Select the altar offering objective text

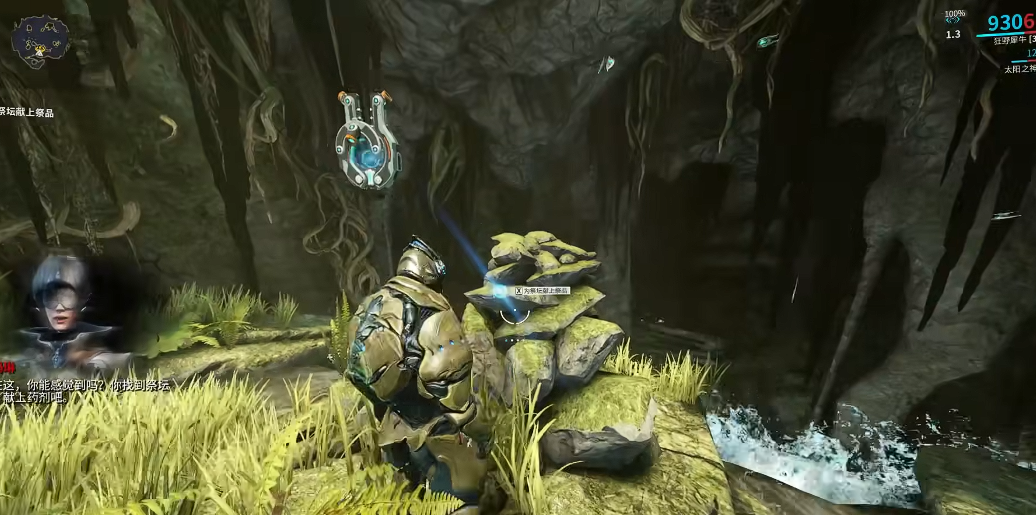point(28,112)
